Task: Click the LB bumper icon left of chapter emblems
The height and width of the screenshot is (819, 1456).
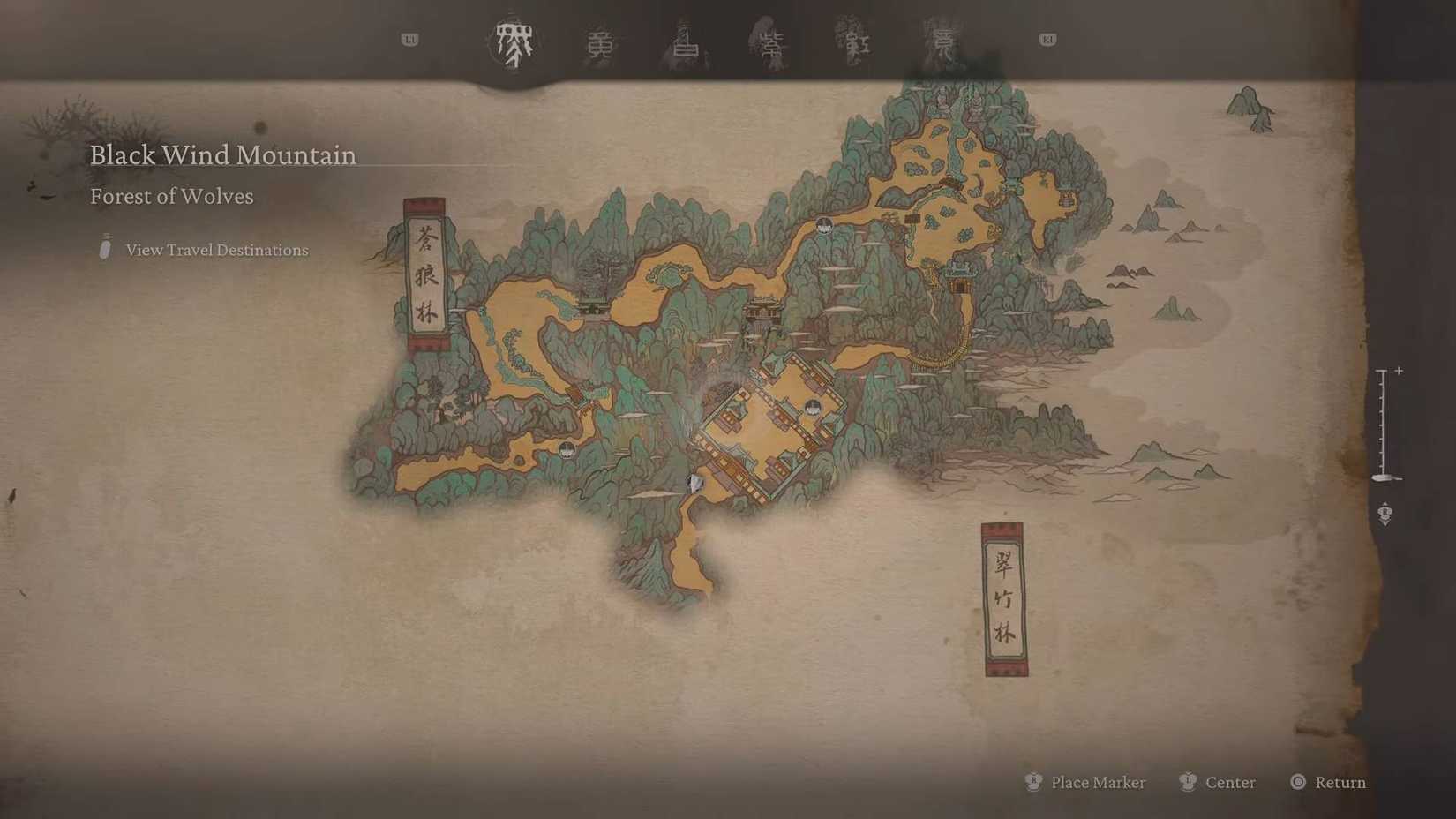Action: click(x=409, y=40)
